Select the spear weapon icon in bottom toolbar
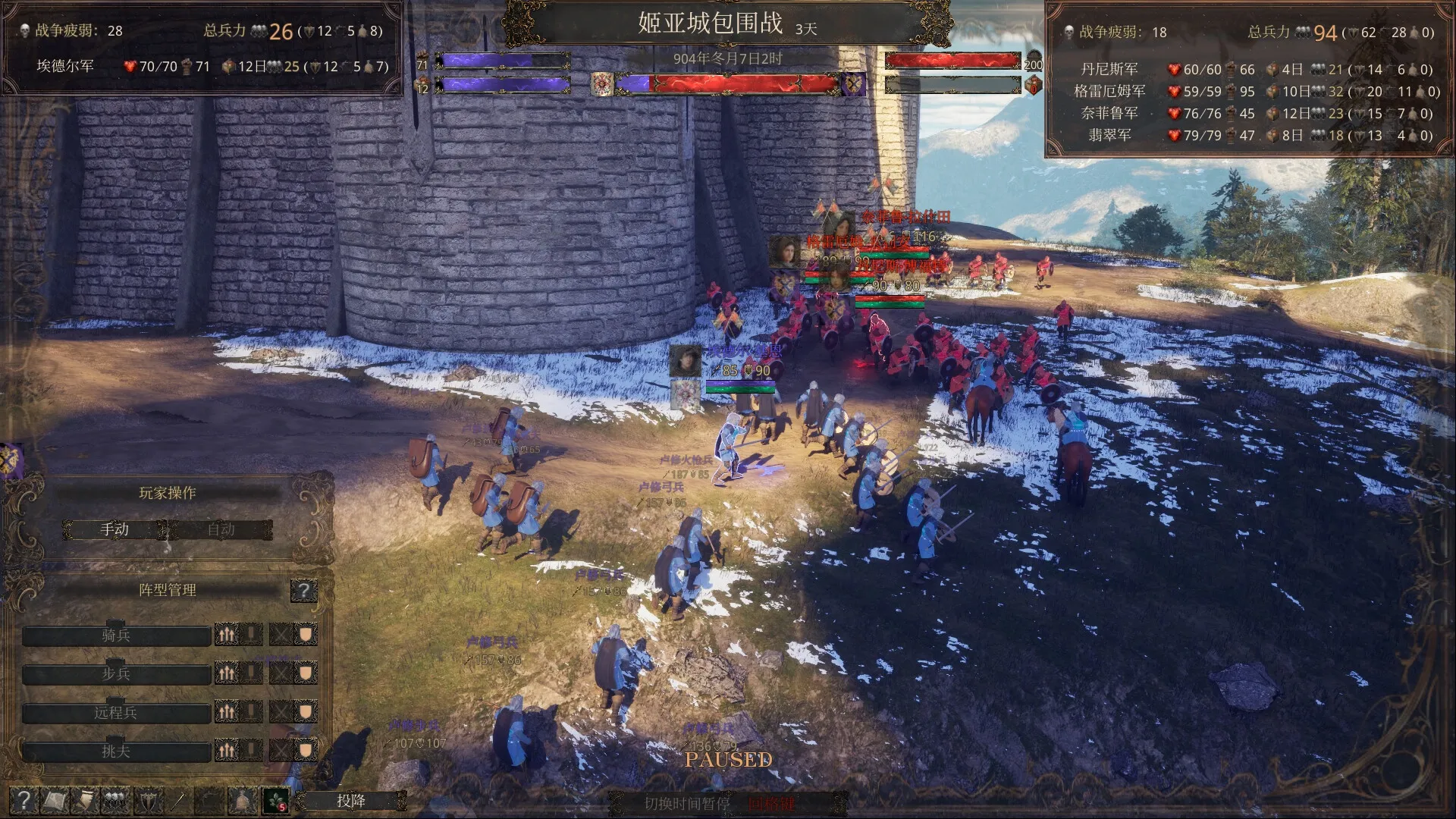This screenshot has width=1456, height=819. pyautogui.click(x=178, y=800)
